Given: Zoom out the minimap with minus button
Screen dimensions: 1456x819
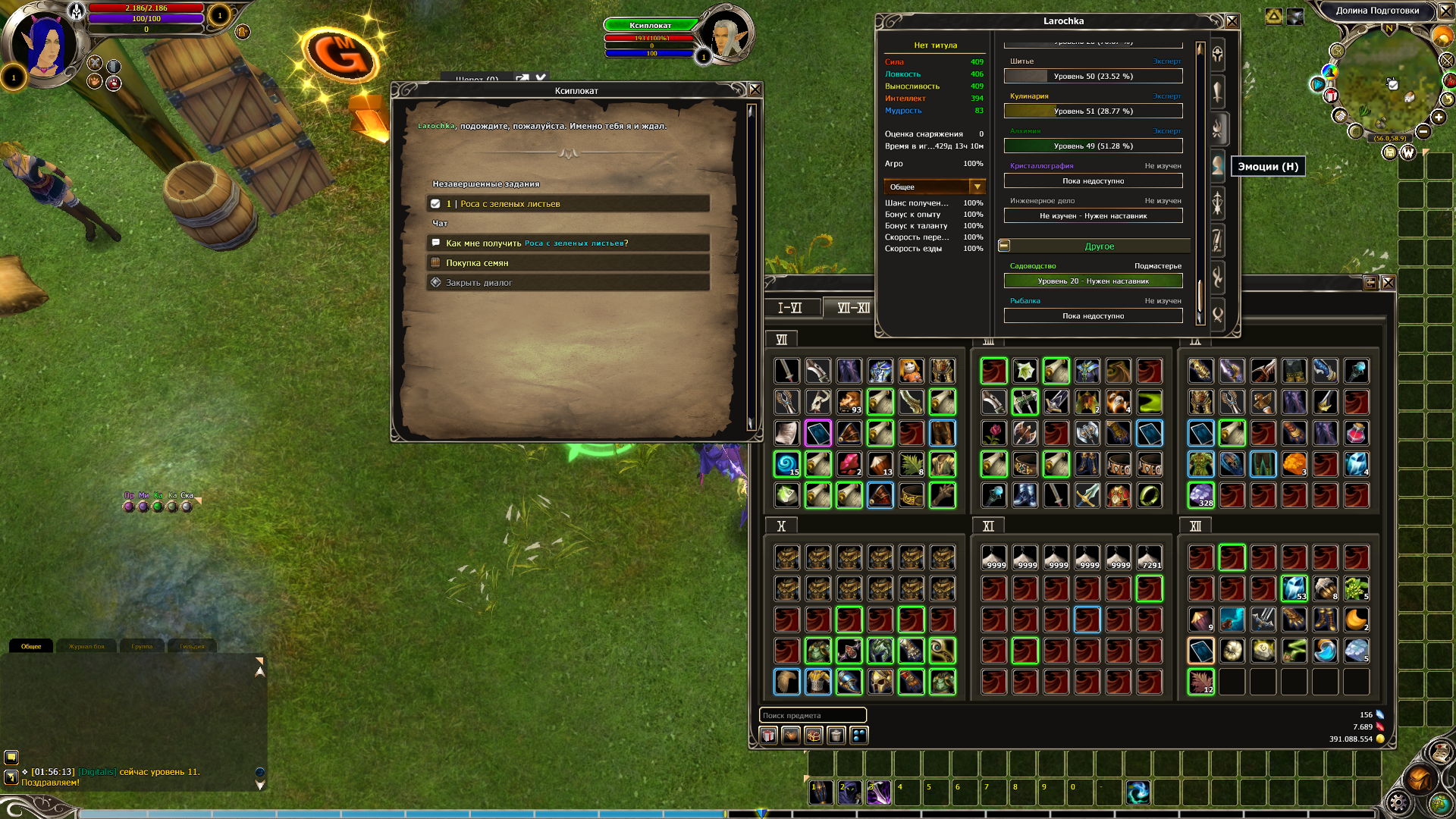Looking at the screenshot, I should [1423, 131].
